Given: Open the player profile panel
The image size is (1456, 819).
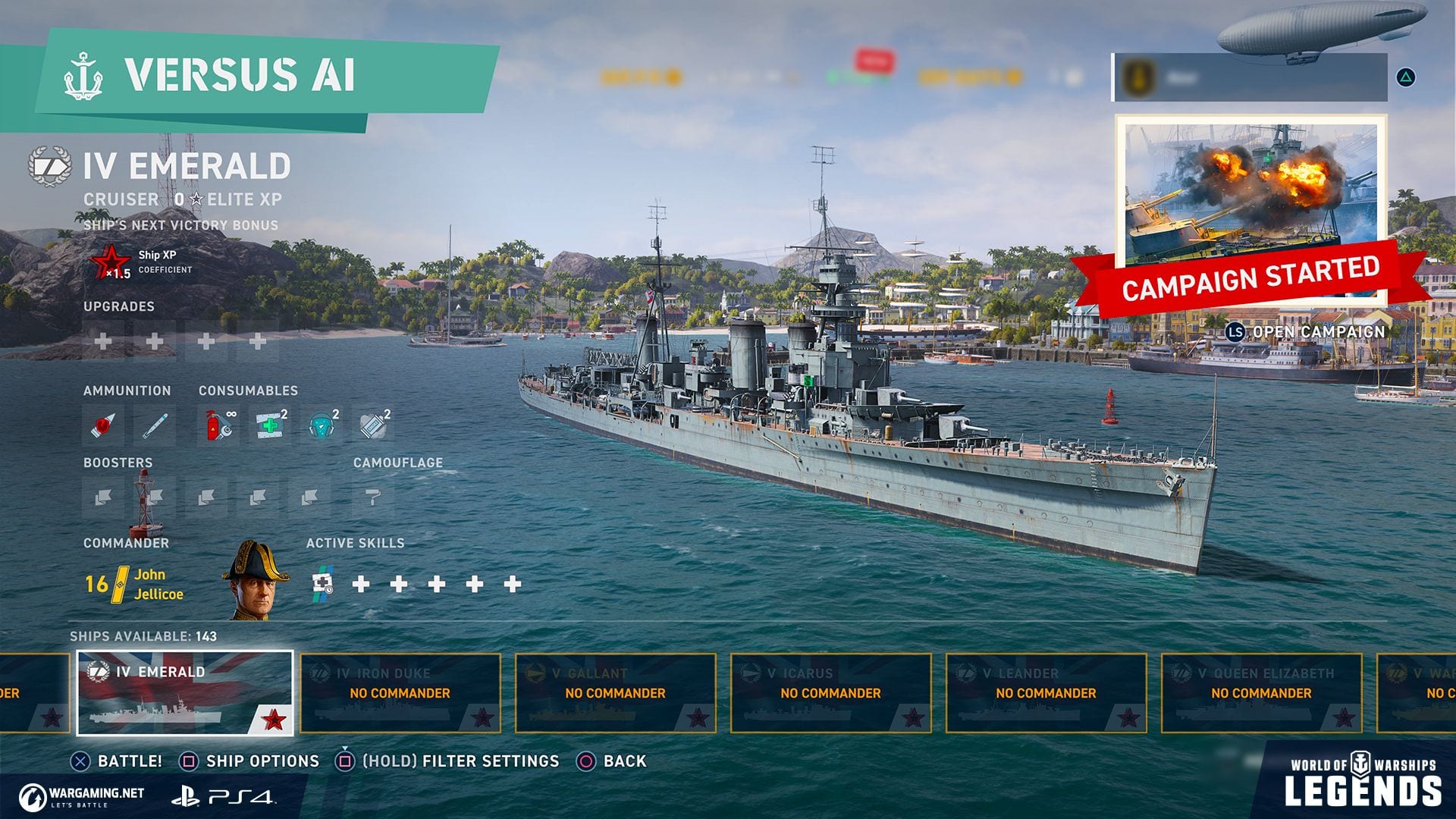Looking at the screenshot, I should click(1250, 77).
